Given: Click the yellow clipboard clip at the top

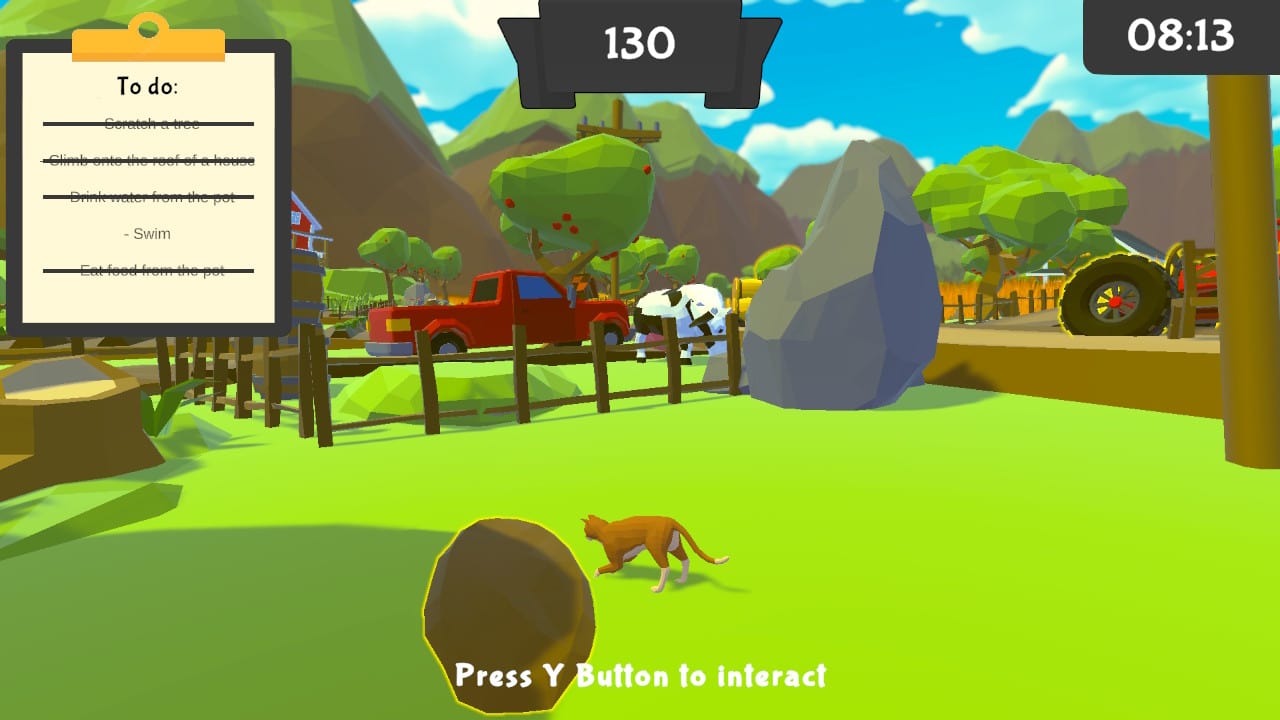Looking at the screenshot, I should pyautogui.click(x=148, y=40).
